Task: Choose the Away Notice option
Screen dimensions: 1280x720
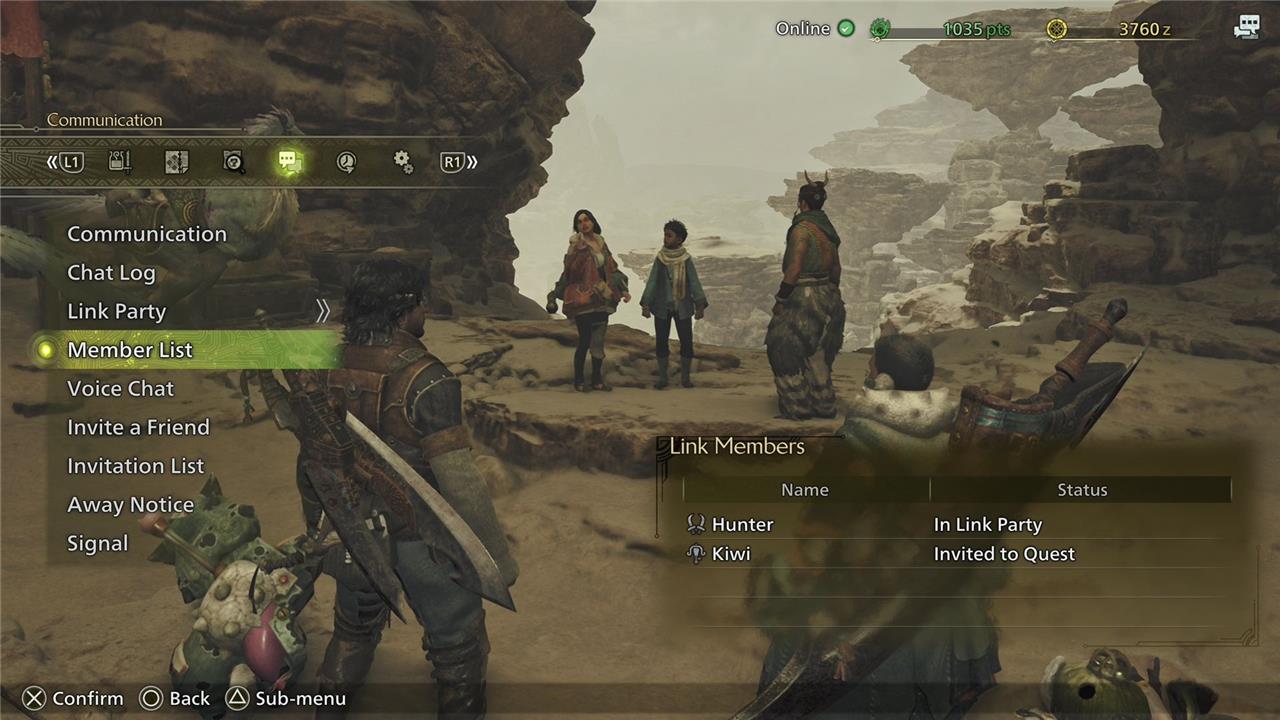Action: click(130, 505)
